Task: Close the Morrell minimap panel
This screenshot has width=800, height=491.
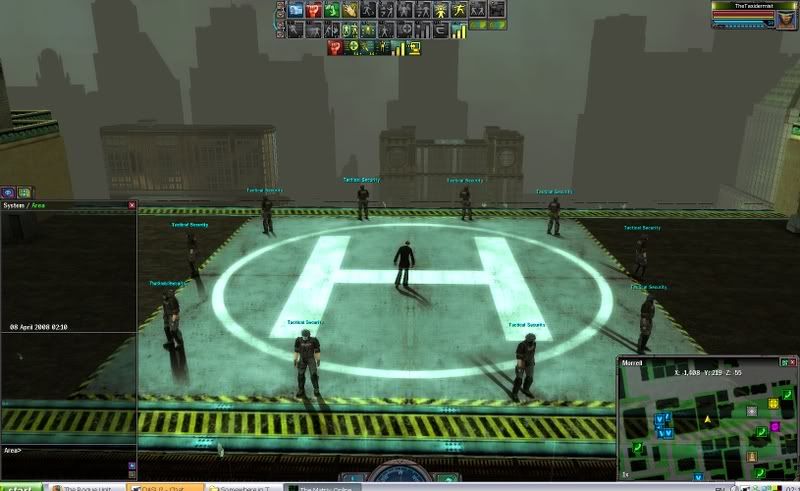Action: pos(794,361)
